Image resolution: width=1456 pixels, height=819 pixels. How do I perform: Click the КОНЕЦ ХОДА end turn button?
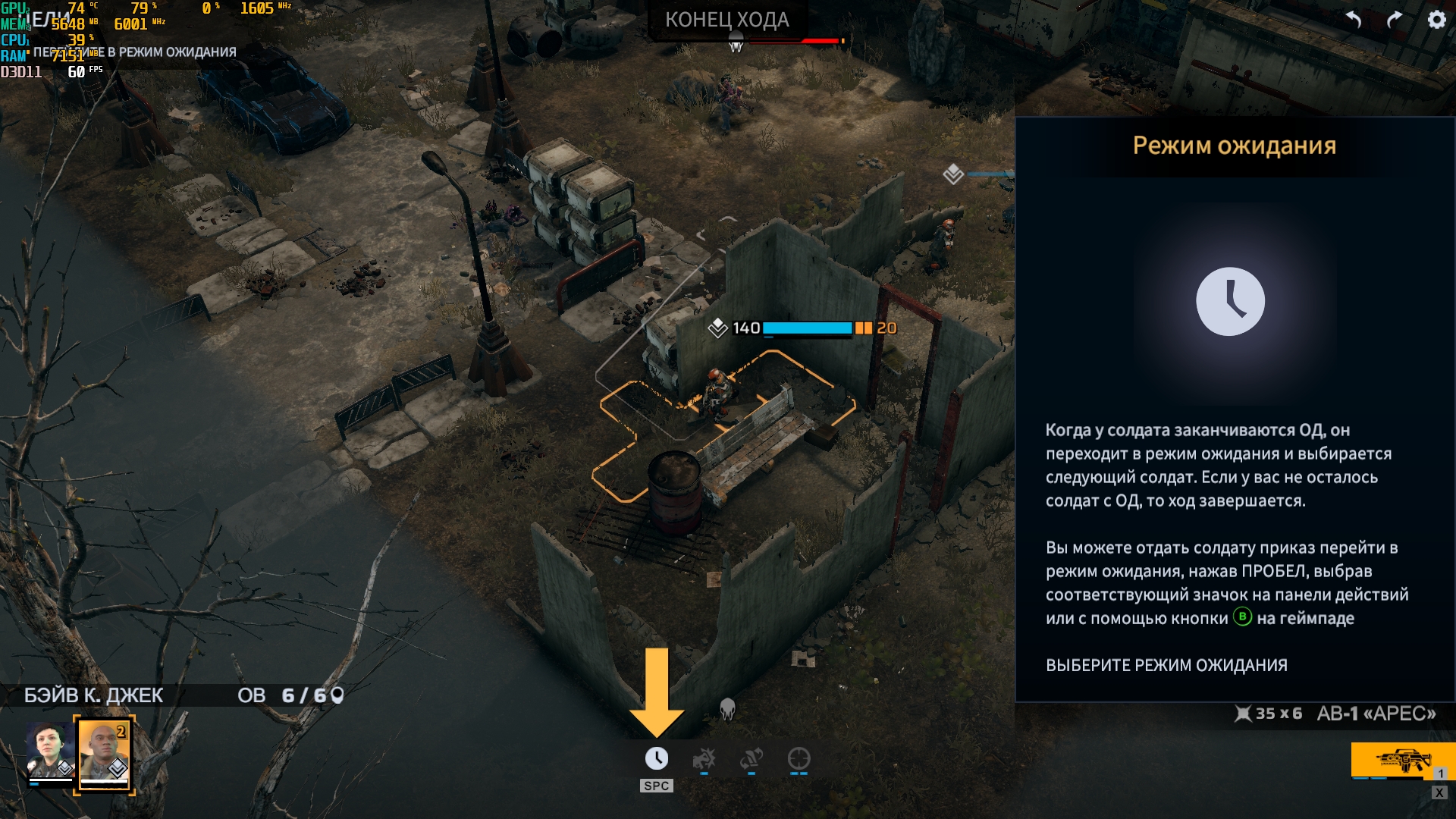coord(726,20)
